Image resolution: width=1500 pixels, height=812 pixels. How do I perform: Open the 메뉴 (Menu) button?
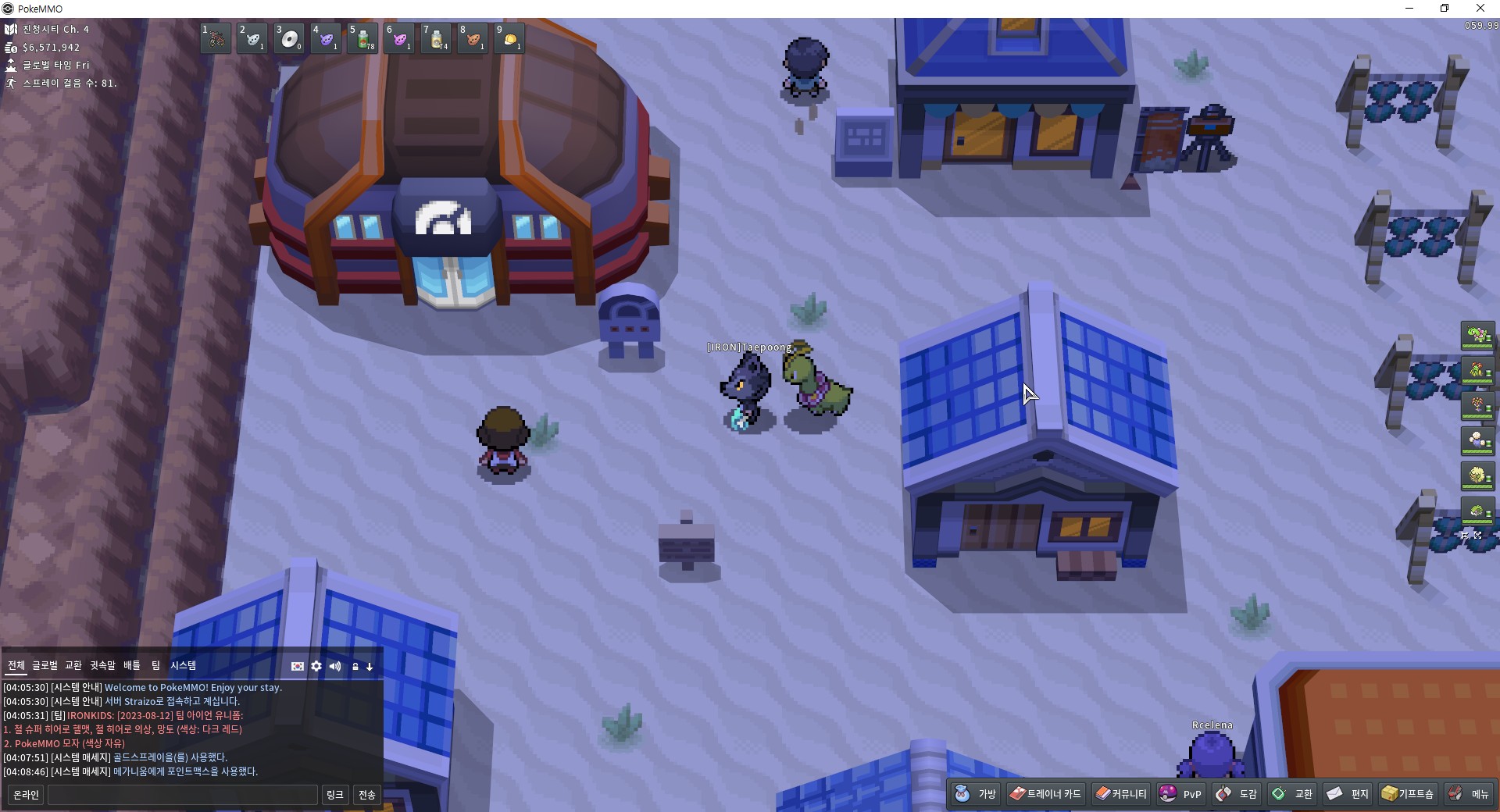(x=1469, y=794)
